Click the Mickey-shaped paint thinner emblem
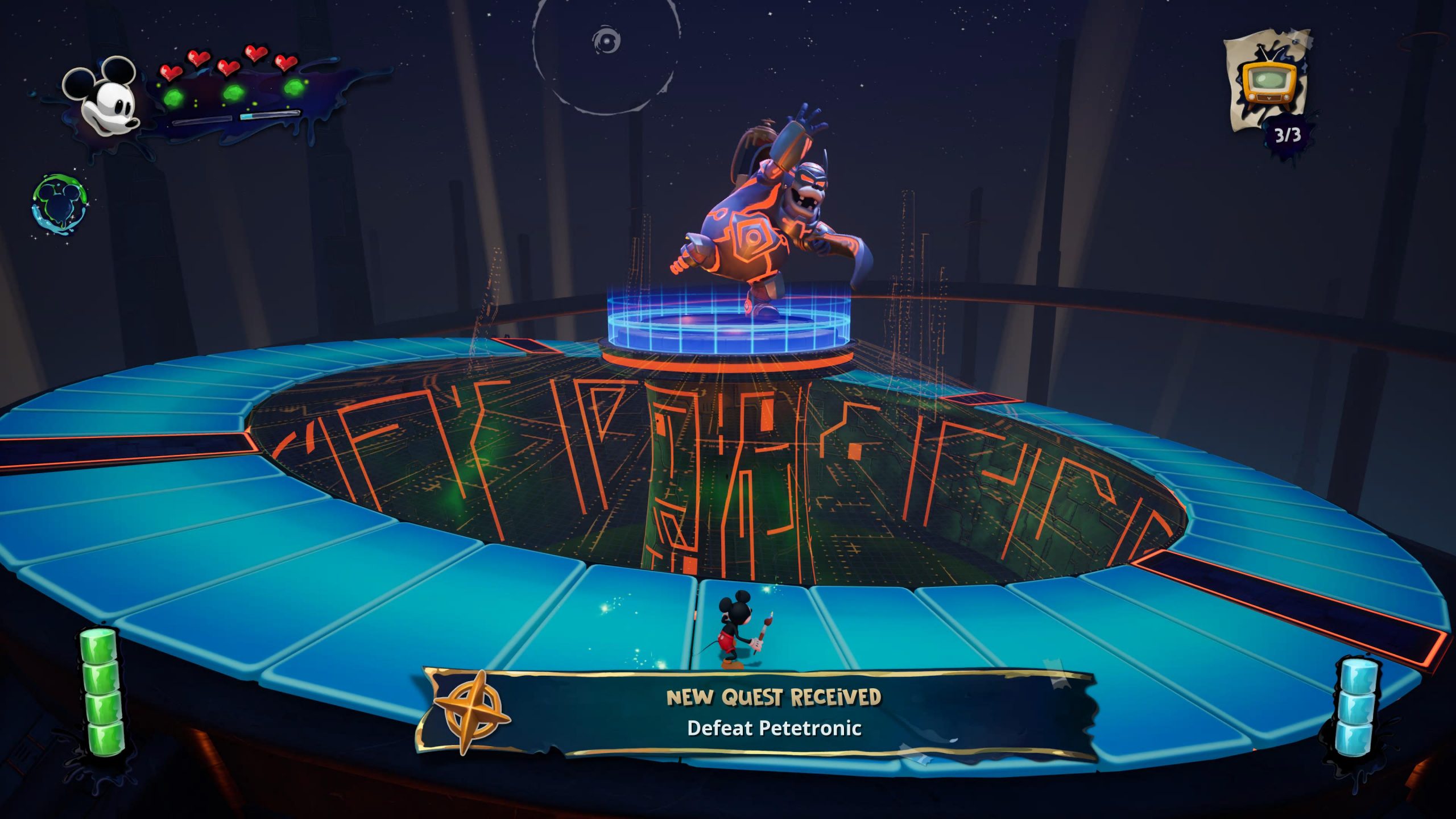 click(x=60, y=205)
